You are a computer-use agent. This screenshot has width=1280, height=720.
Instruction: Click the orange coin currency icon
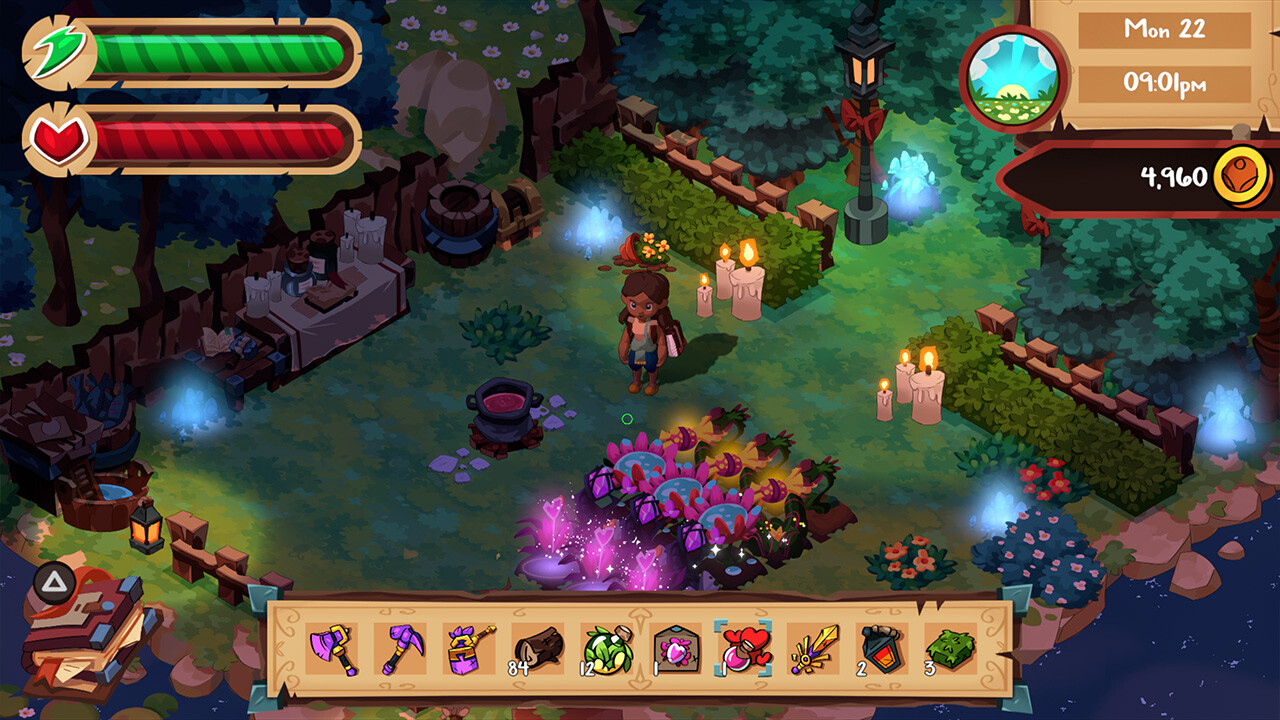pos(1243,173)
